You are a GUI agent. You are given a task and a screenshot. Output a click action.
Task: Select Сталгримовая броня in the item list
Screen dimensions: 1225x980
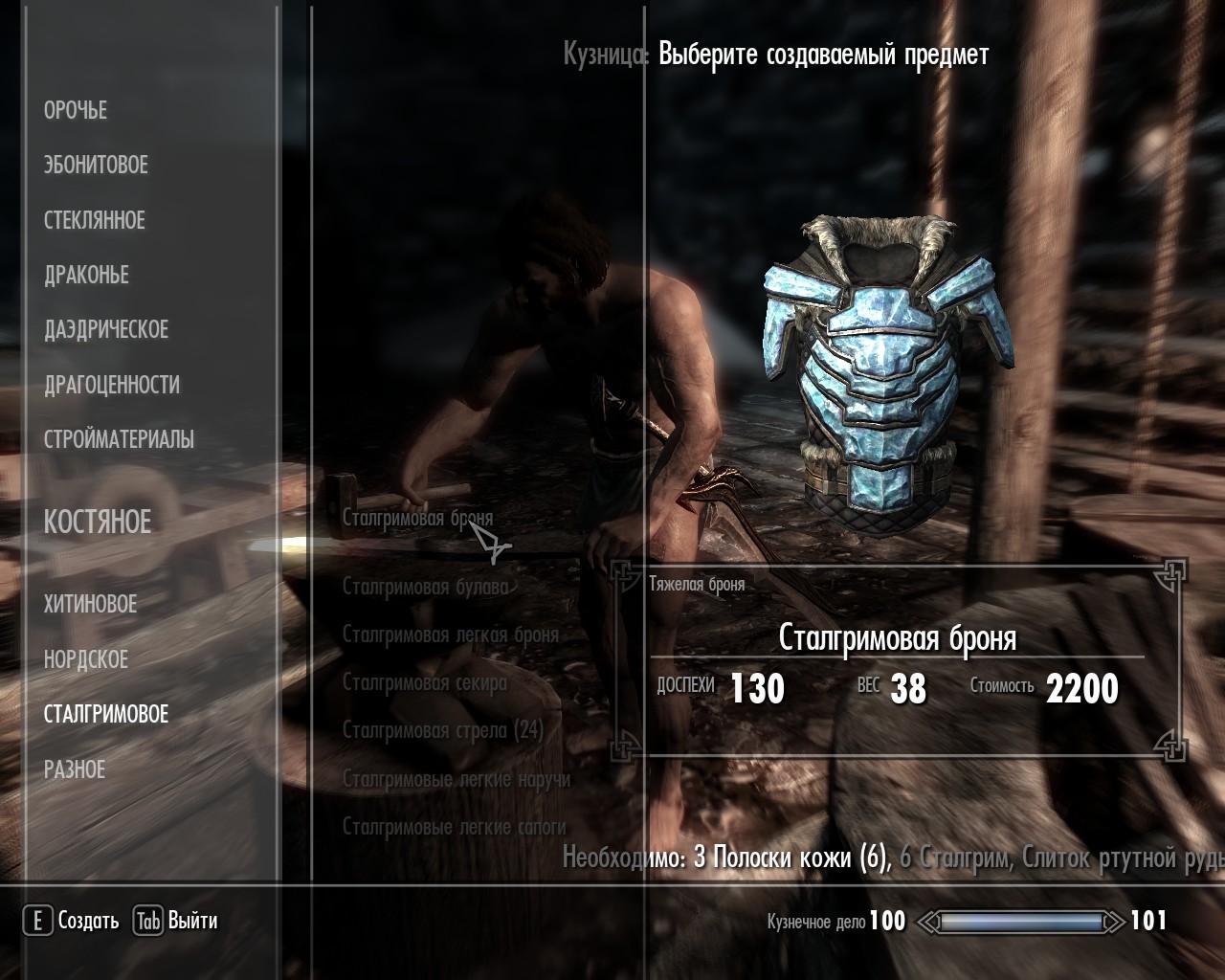pyautogui.click(x=417, y=518)
